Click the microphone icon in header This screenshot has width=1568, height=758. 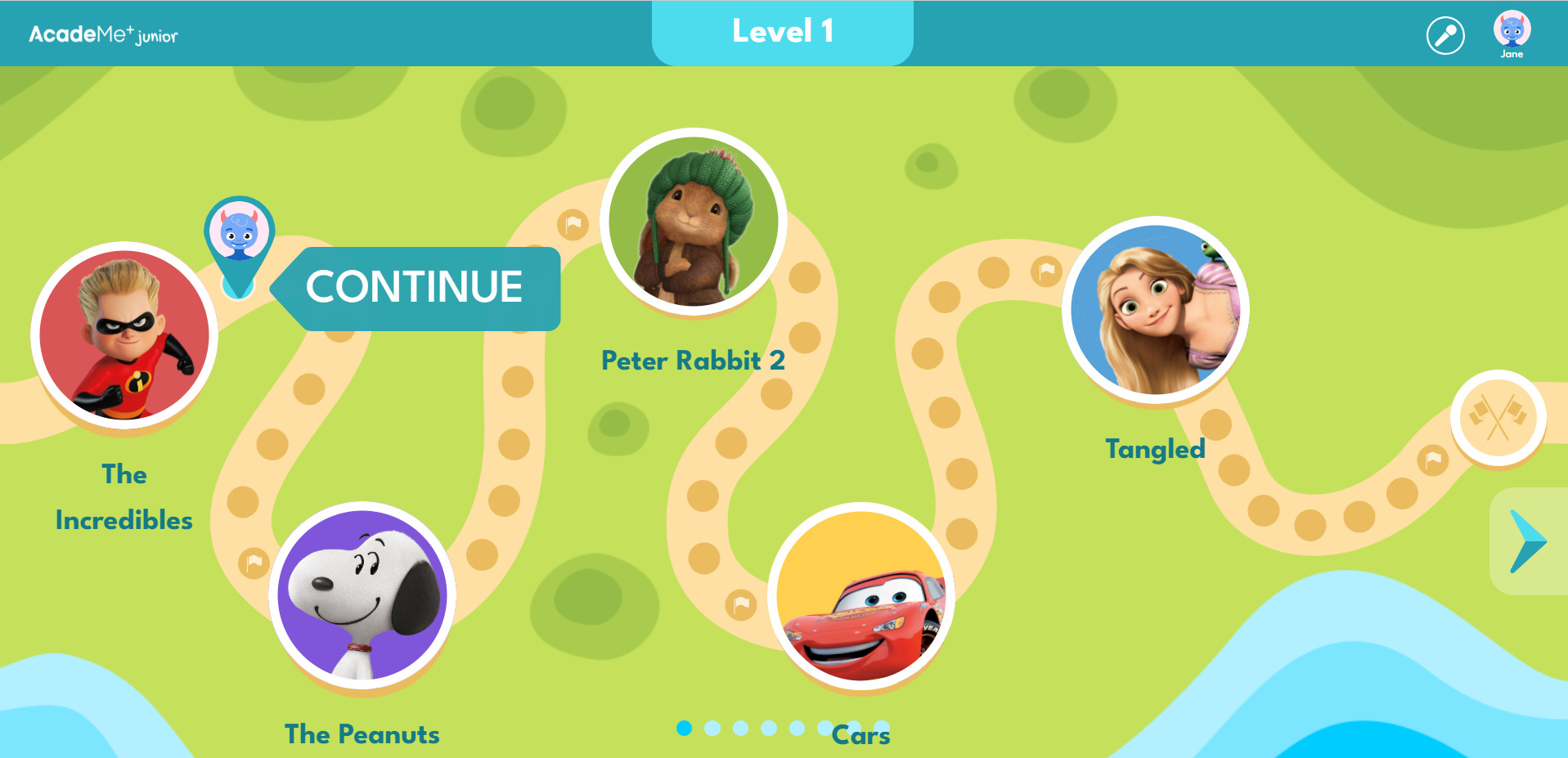[1445, 35]
